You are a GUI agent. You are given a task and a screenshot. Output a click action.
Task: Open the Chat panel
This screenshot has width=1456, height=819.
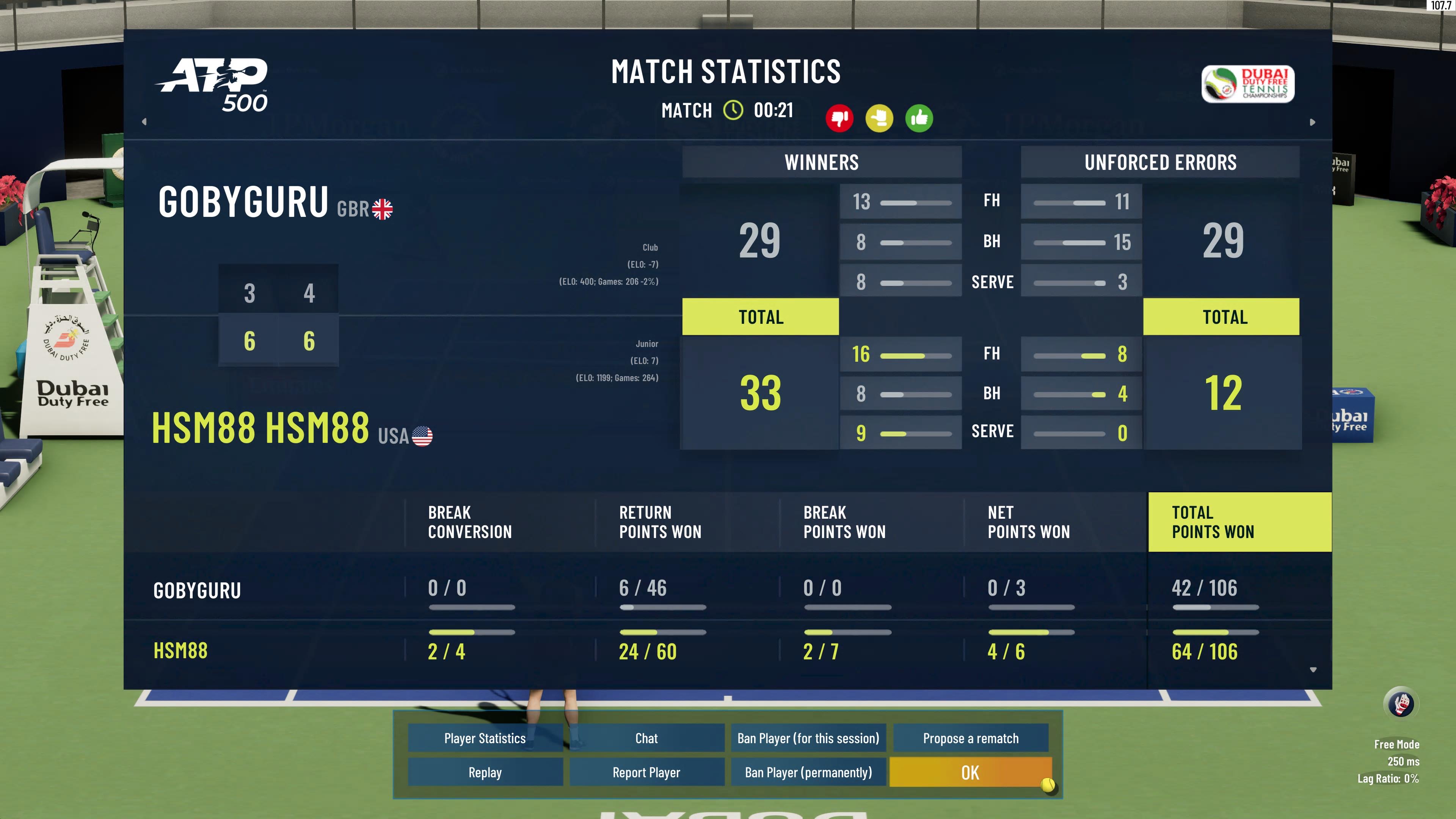(646, 738)
